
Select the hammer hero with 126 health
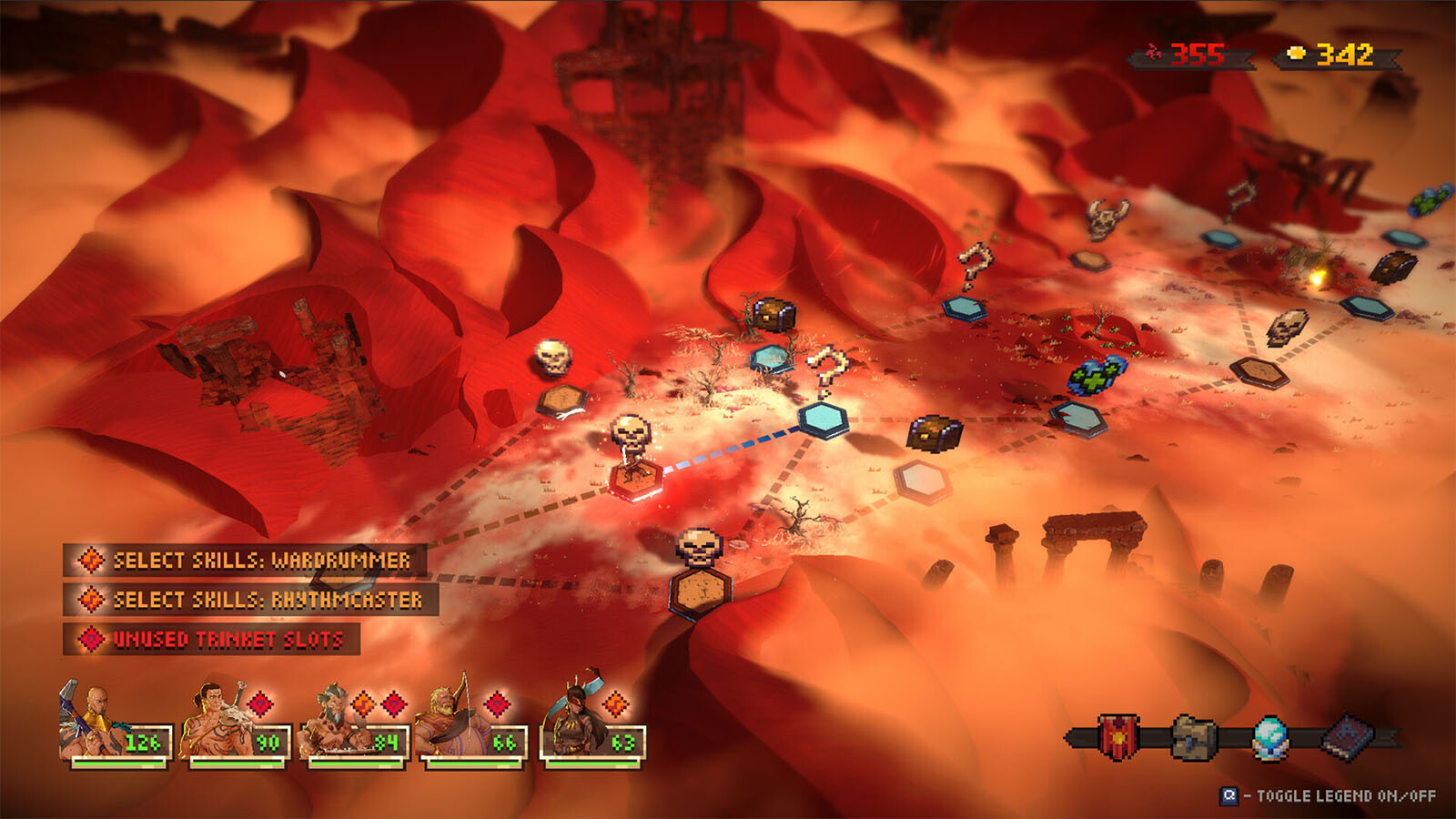(114, 724)
